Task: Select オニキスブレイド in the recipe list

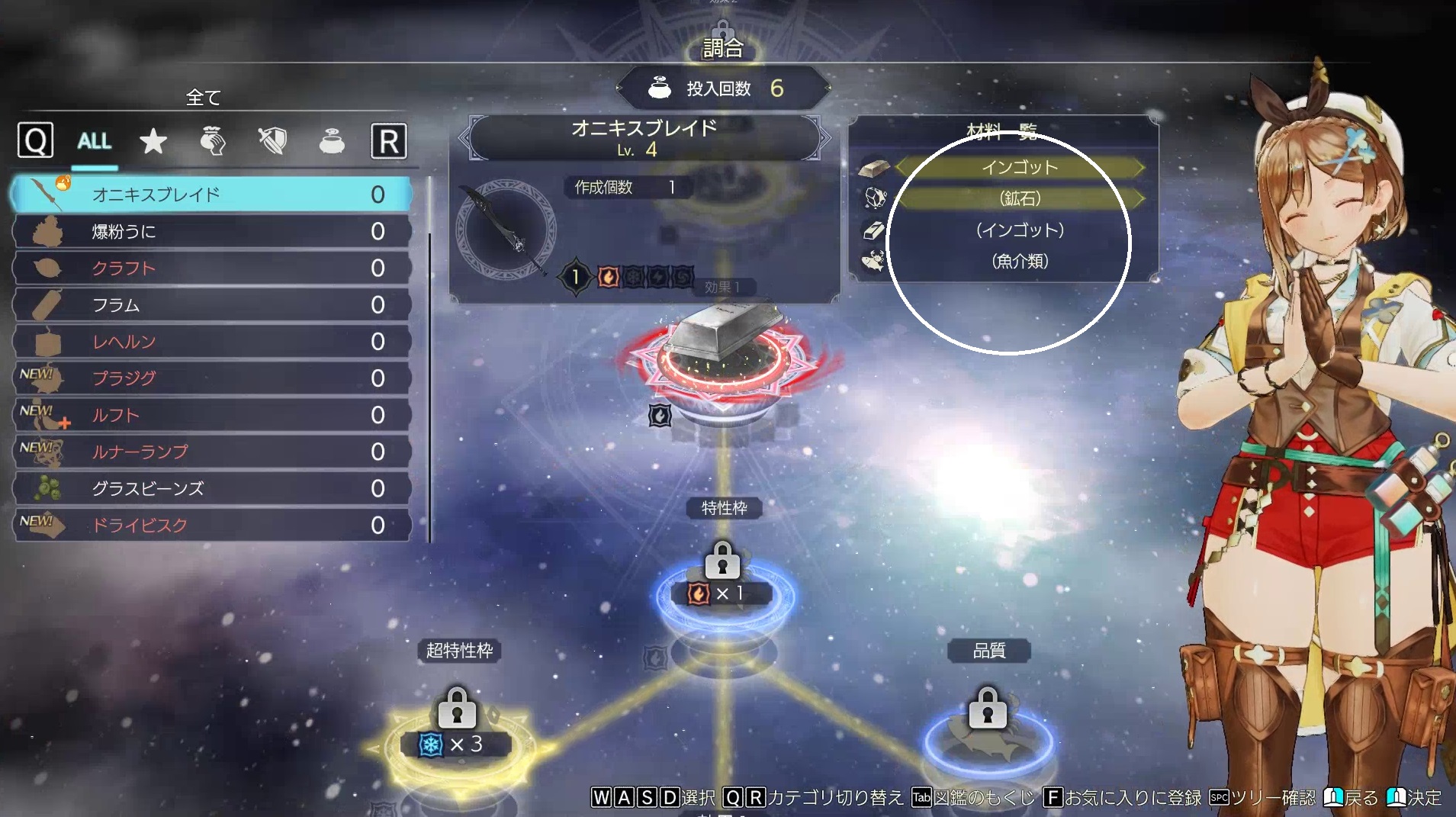Action: pos(212,195)
